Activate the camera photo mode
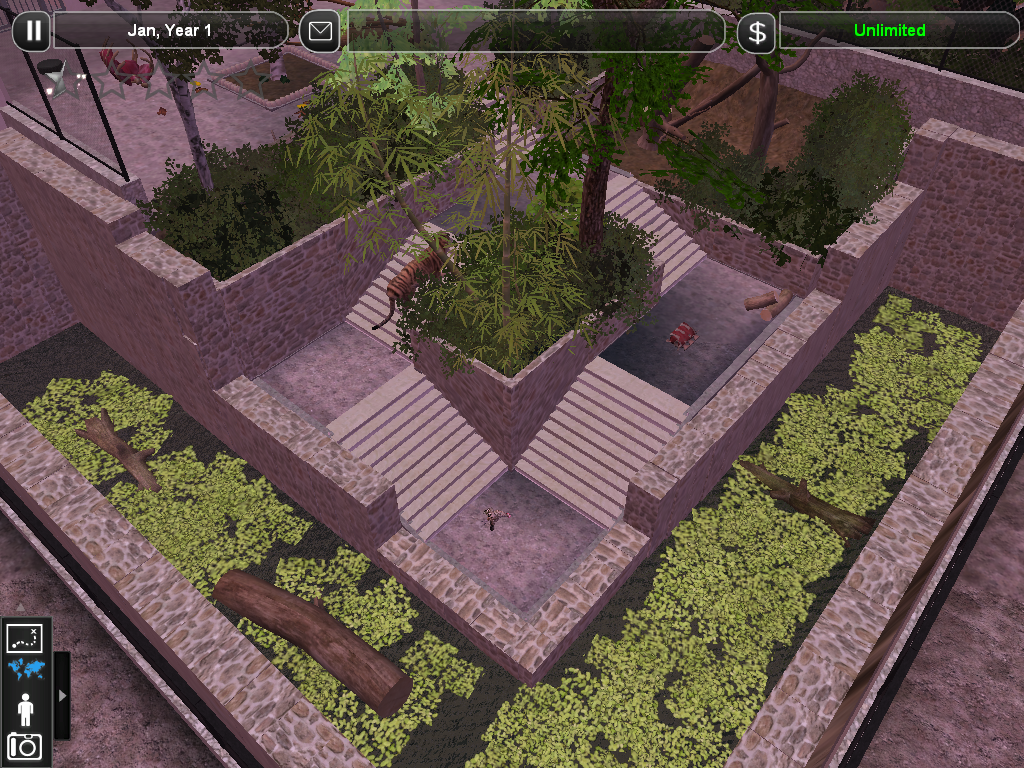Viewport: 1024px width, 768px height. [x=24, y=746]
